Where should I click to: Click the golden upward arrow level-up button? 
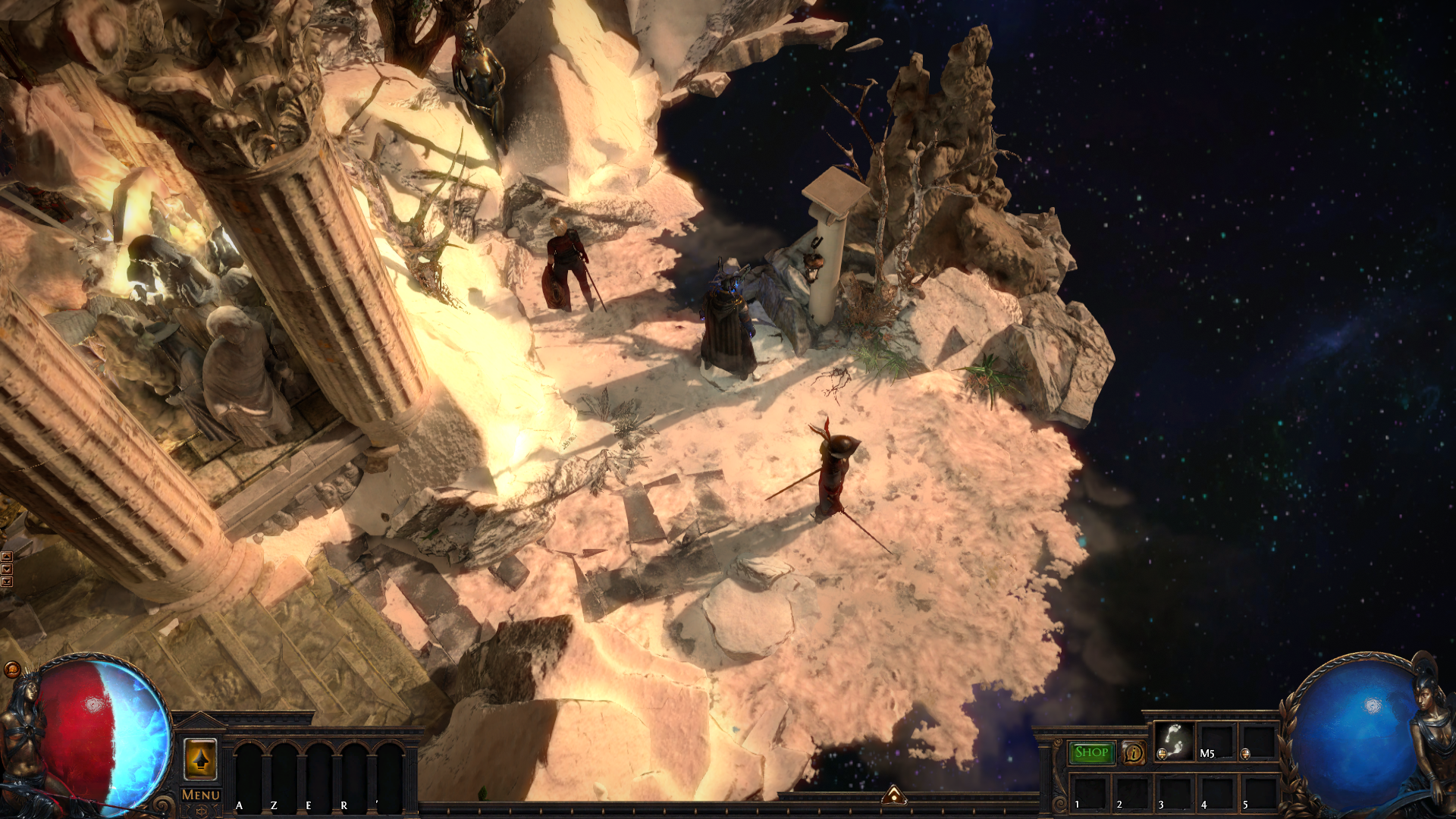(200, 758)
